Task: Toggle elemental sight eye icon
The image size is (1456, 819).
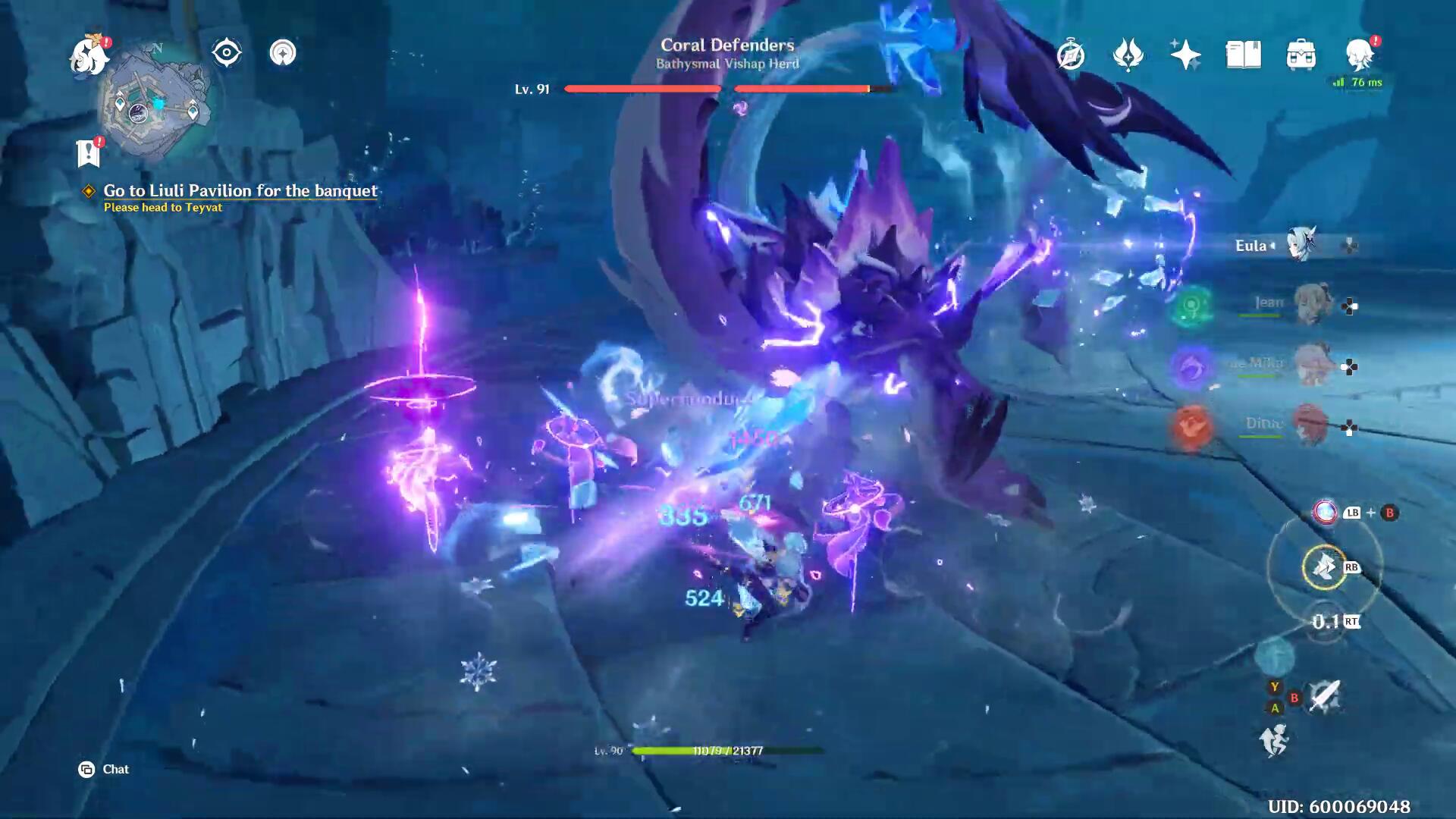Action: coord(226,53)
